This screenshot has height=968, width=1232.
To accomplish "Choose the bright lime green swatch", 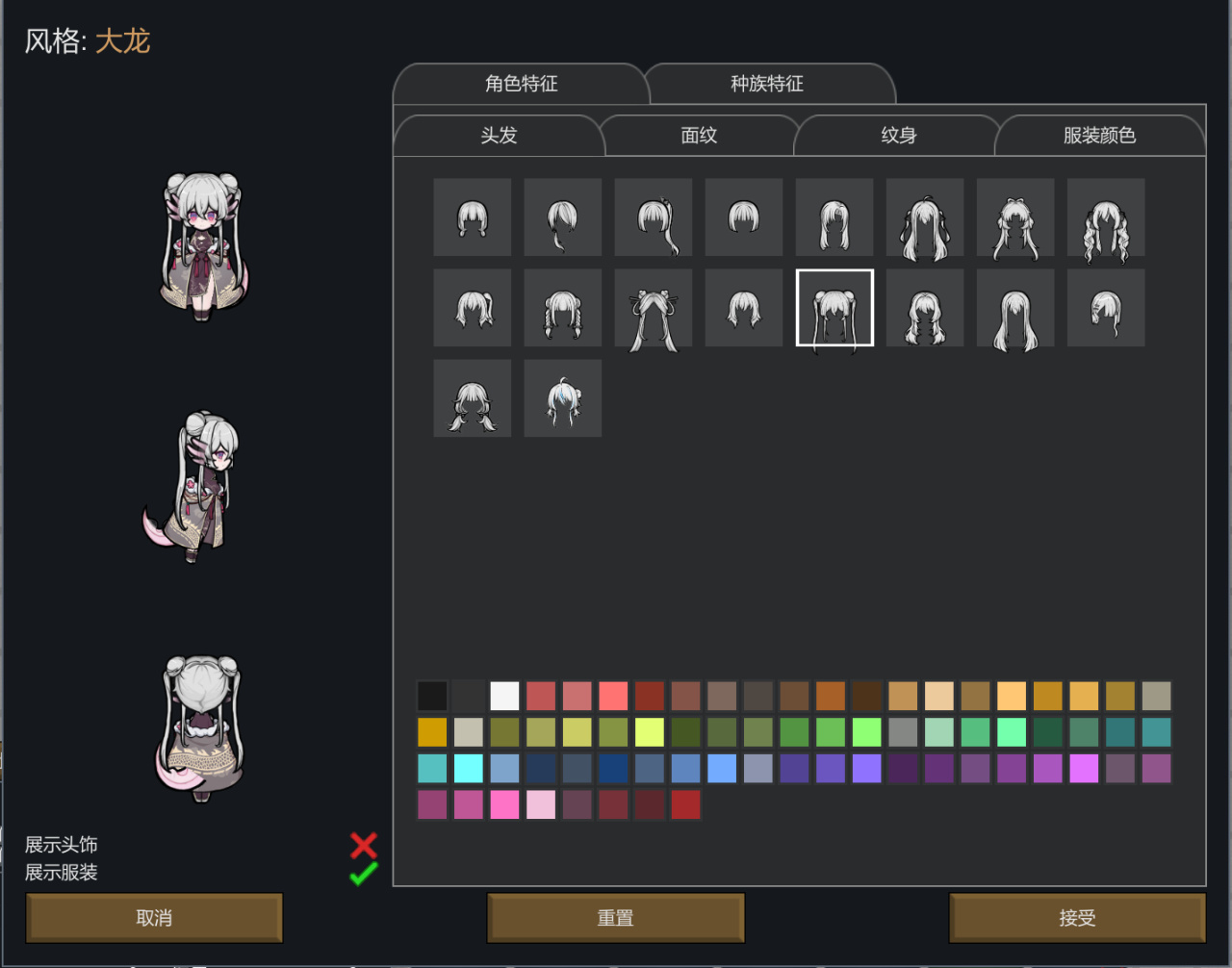I will (867, 732).
